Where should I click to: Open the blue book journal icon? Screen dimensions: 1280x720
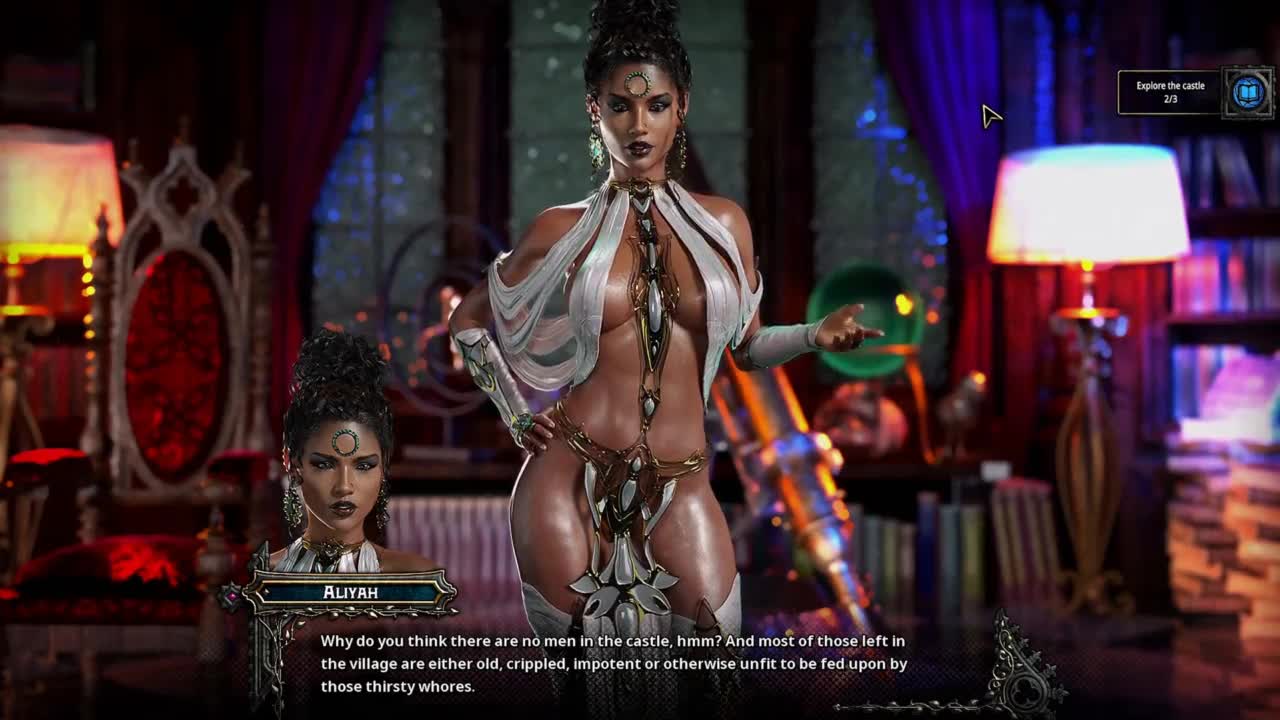(1247, 93)
